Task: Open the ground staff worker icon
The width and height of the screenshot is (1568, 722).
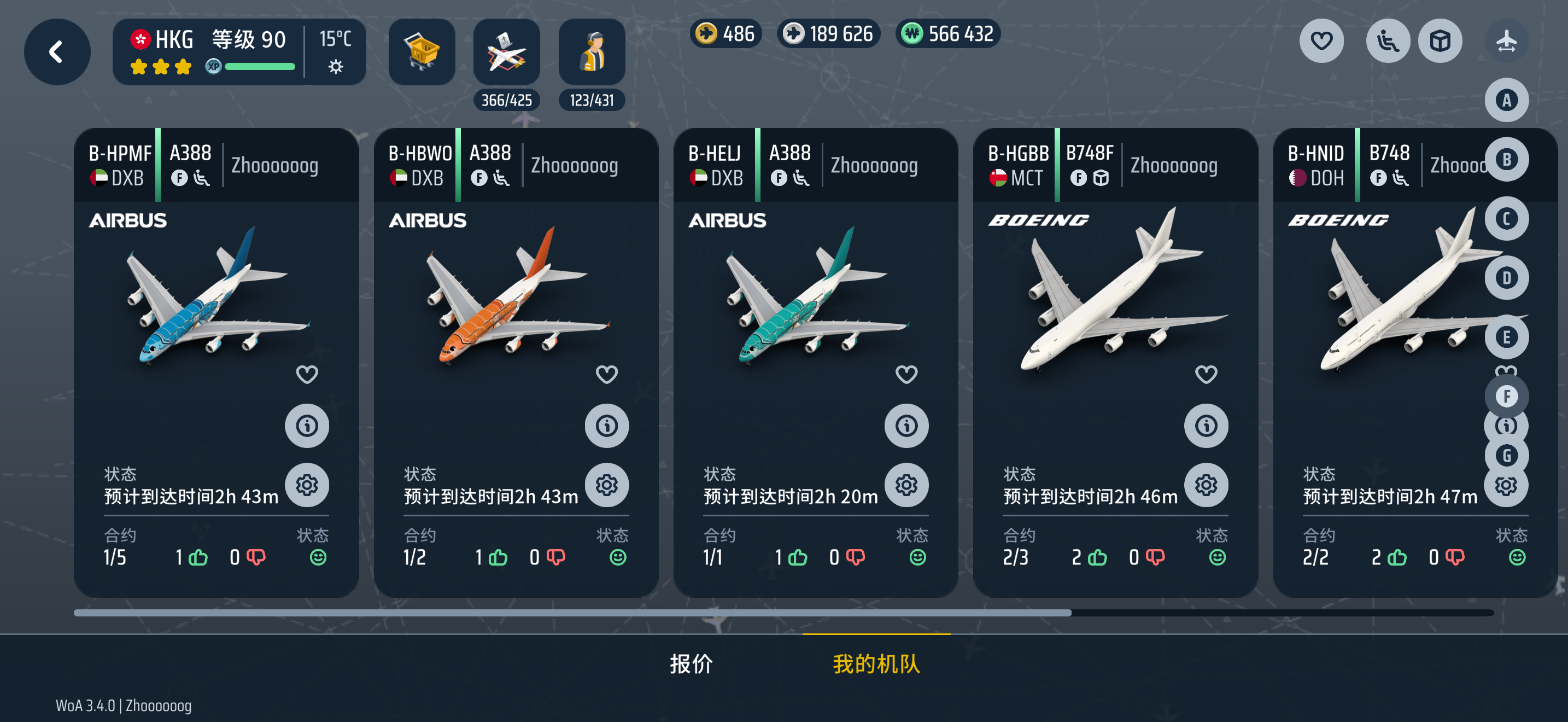Action: [591, 52]
